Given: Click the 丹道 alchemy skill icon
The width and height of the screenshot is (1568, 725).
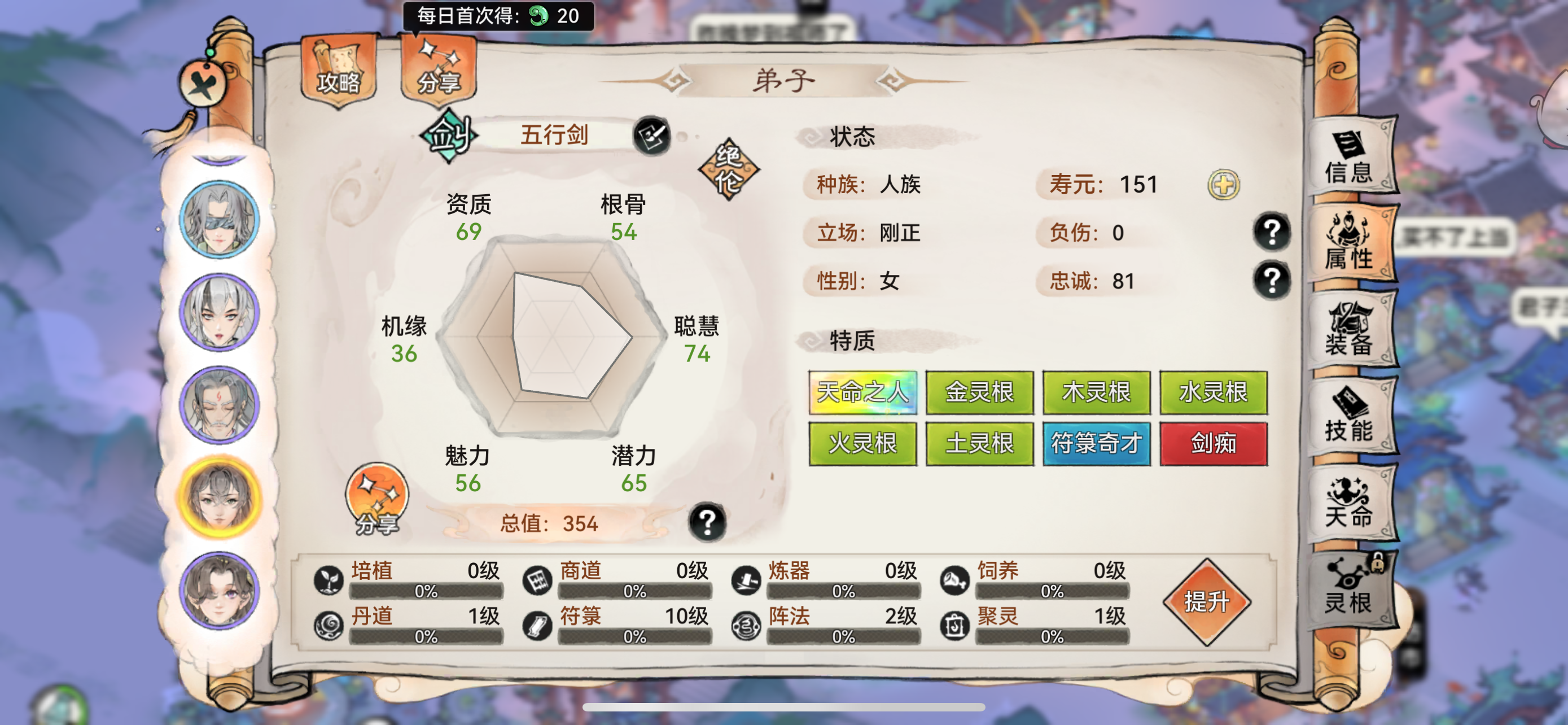Looking at the screenshot, I should coord(328,626).
